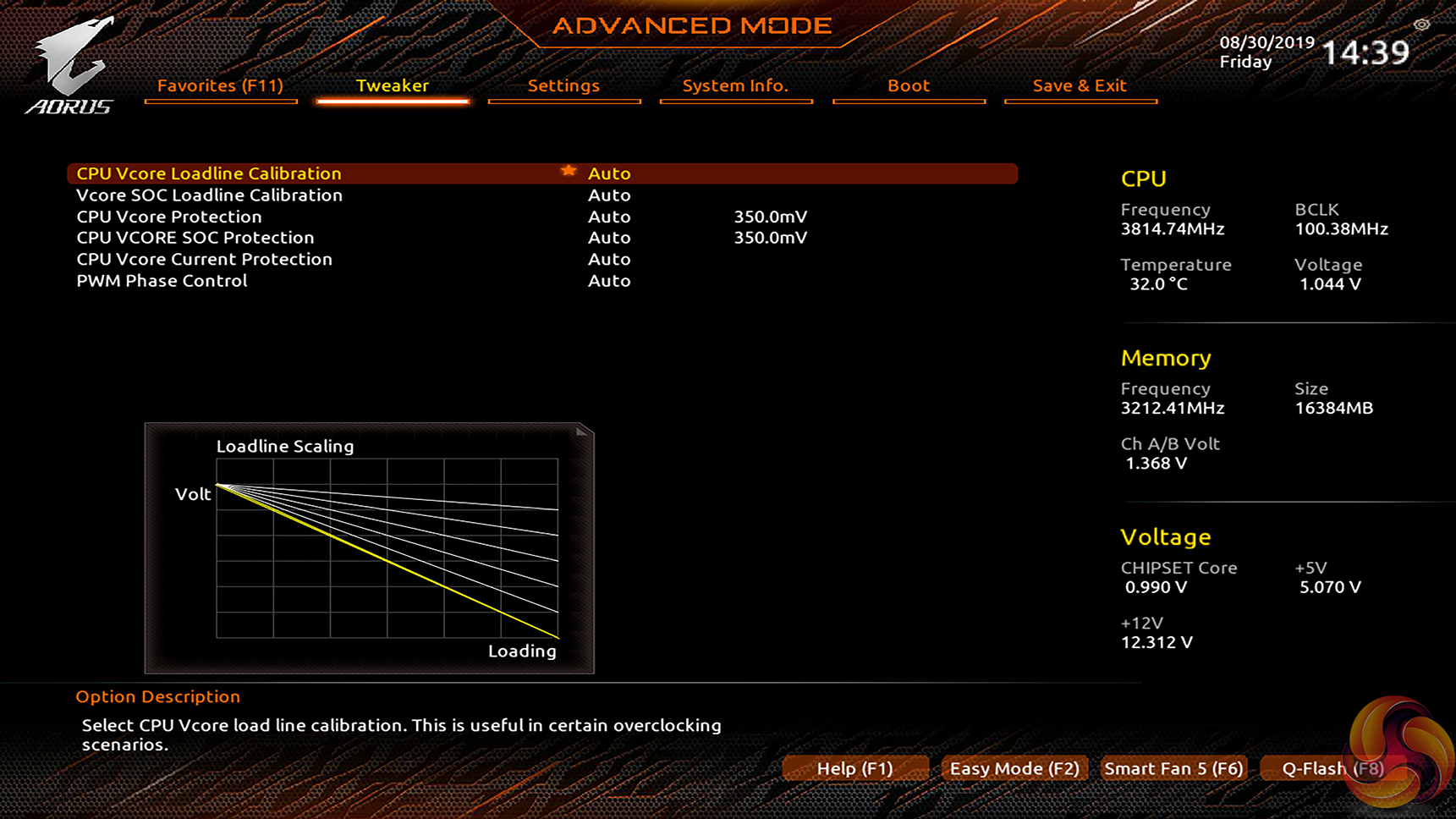Launch the Q-Flash (F8) utility
The width and height of the screenshot is (1456, 819).
[x=1332, y=768]
